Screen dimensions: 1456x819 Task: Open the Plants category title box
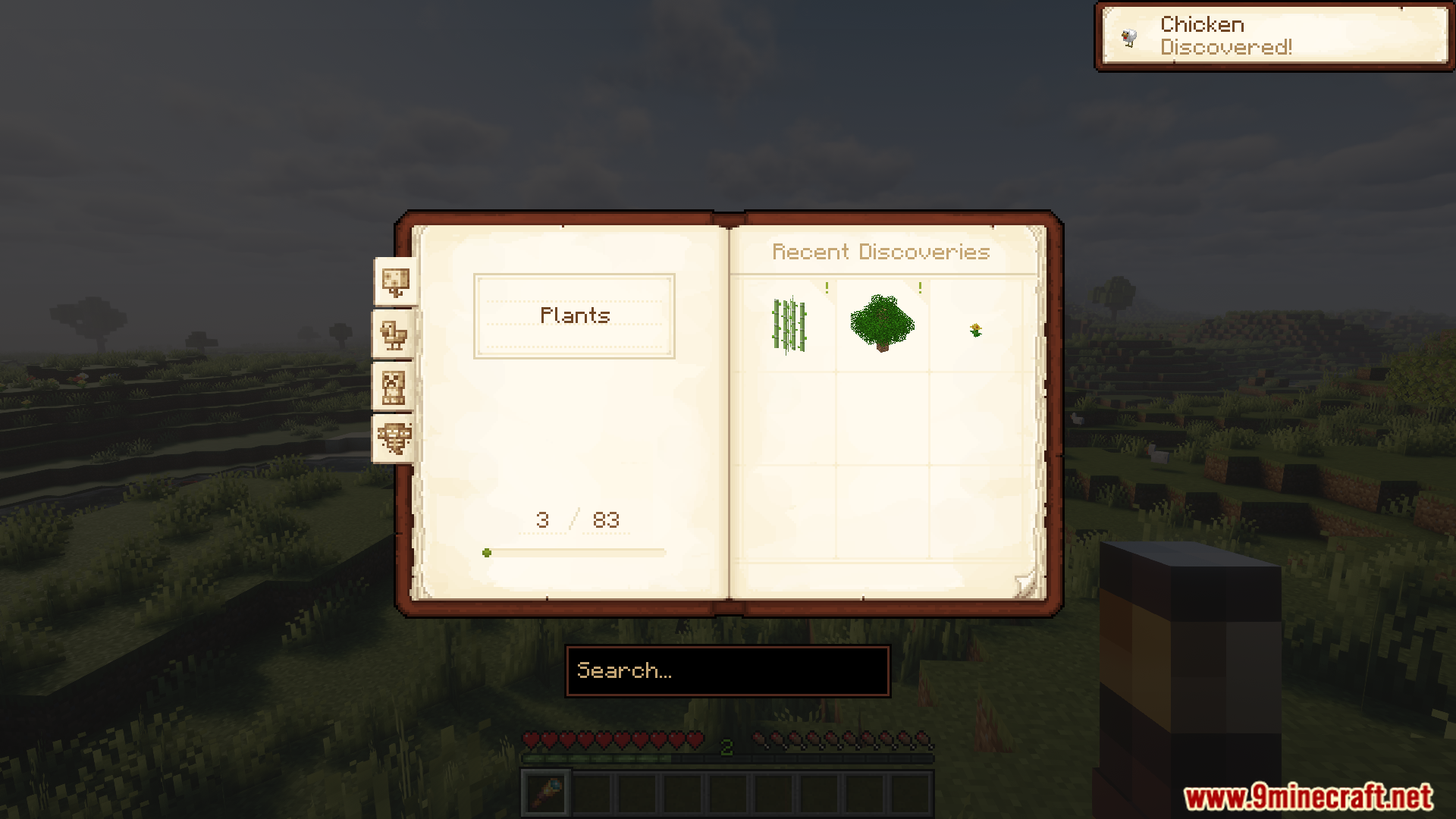coord(574,315)
